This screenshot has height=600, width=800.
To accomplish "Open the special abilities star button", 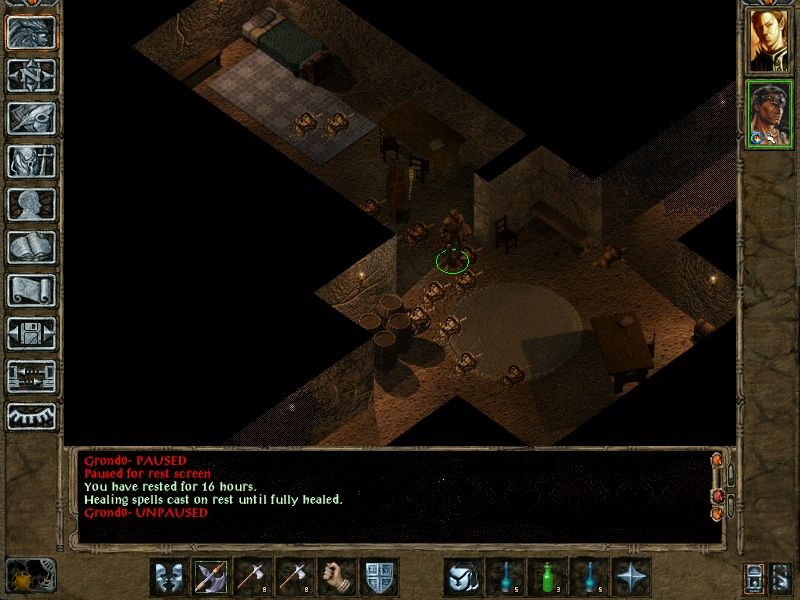I will [x=631, y=576].
